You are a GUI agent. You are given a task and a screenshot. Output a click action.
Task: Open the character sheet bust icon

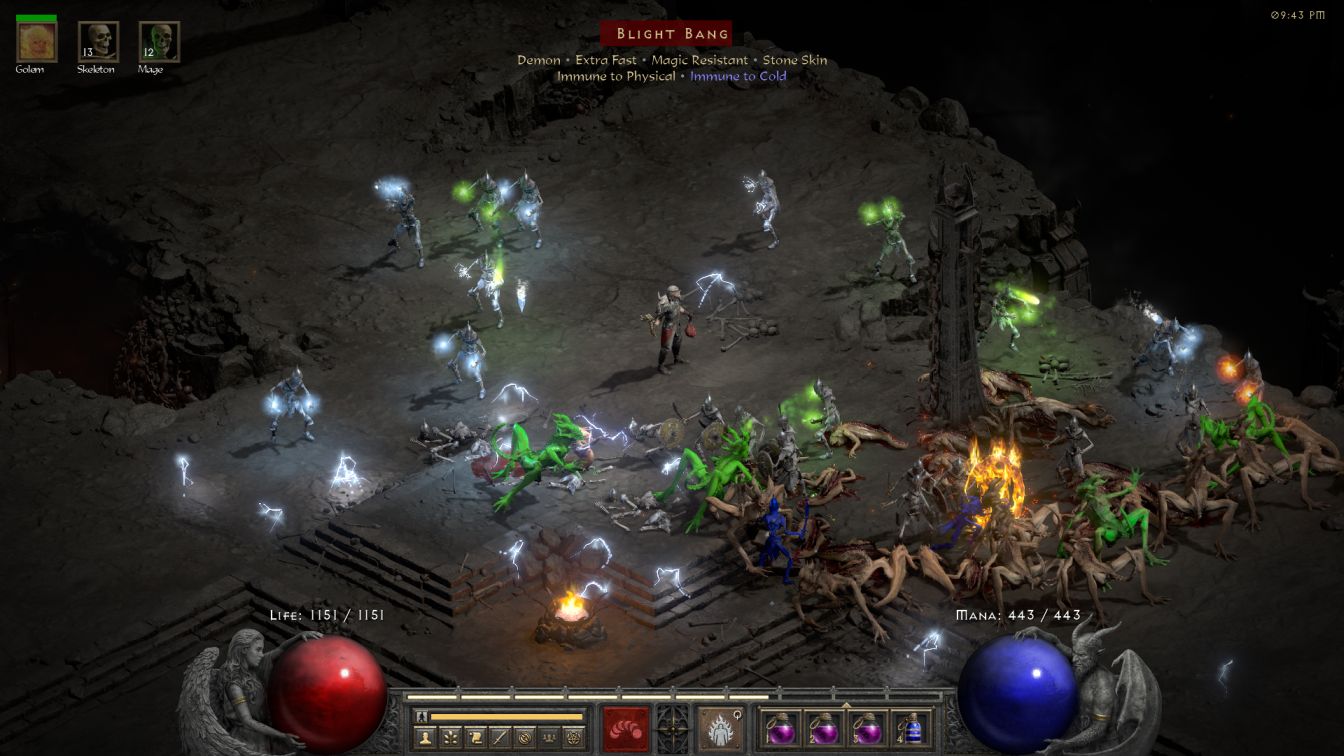(424, 738)
